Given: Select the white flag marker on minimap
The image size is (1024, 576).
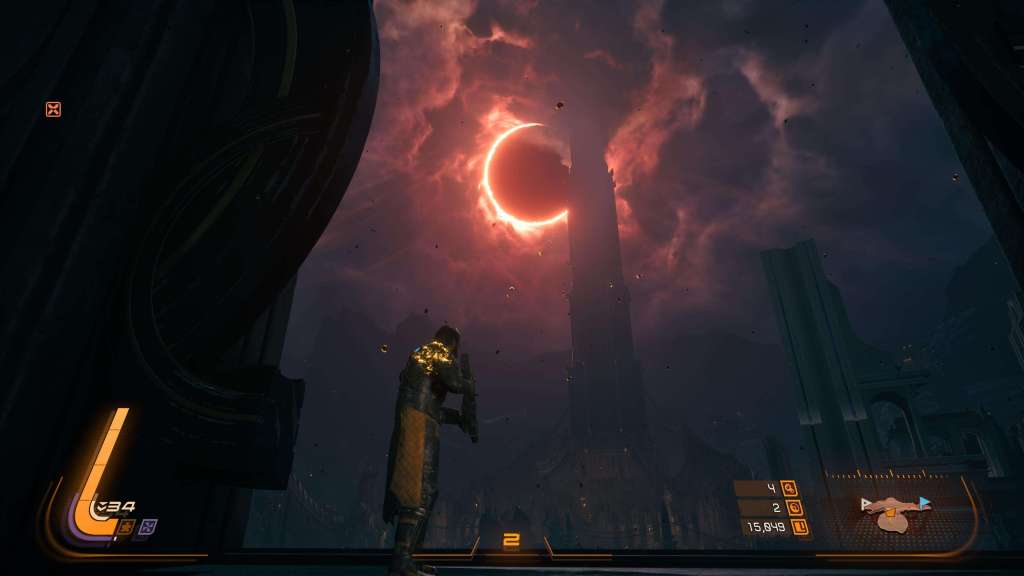Looking at the screenshot, I should click(866, 505).
